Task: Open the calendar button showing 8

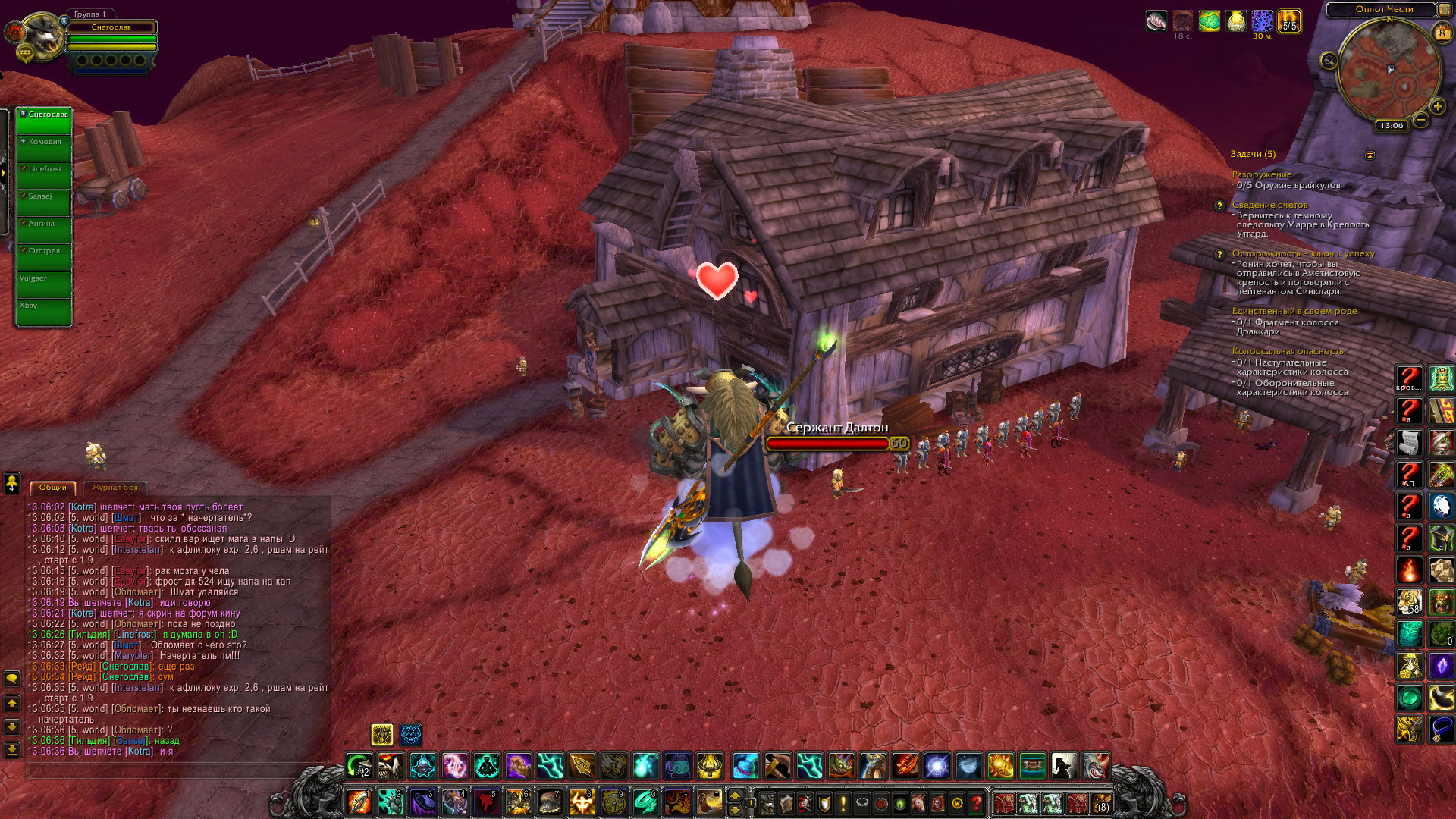Action: 1442,33
